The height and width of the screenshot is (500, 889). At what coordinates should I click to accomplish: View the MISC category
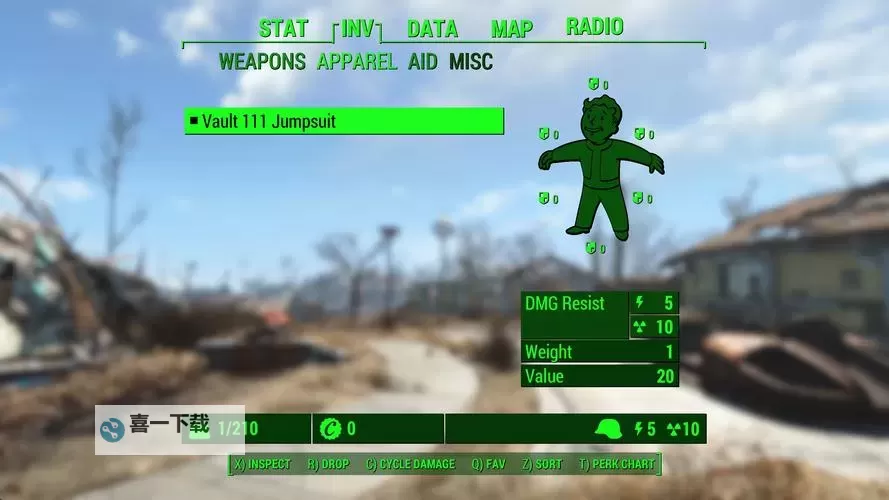(x=470, y=62)
